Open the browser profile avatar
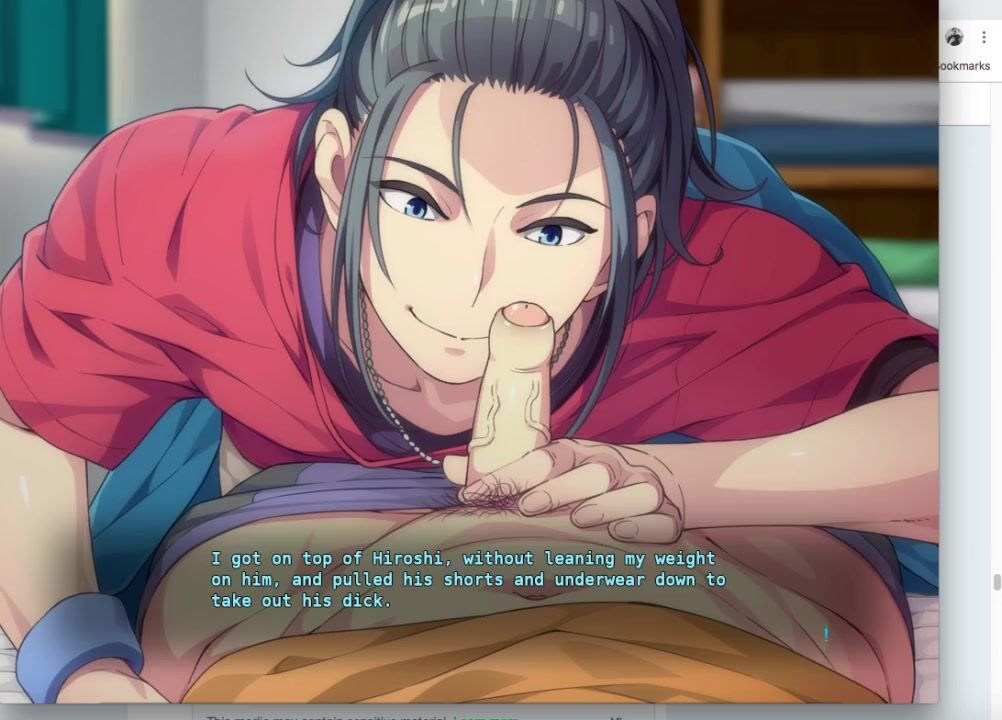Screen dimensions: 1002x720 (955, 37)
